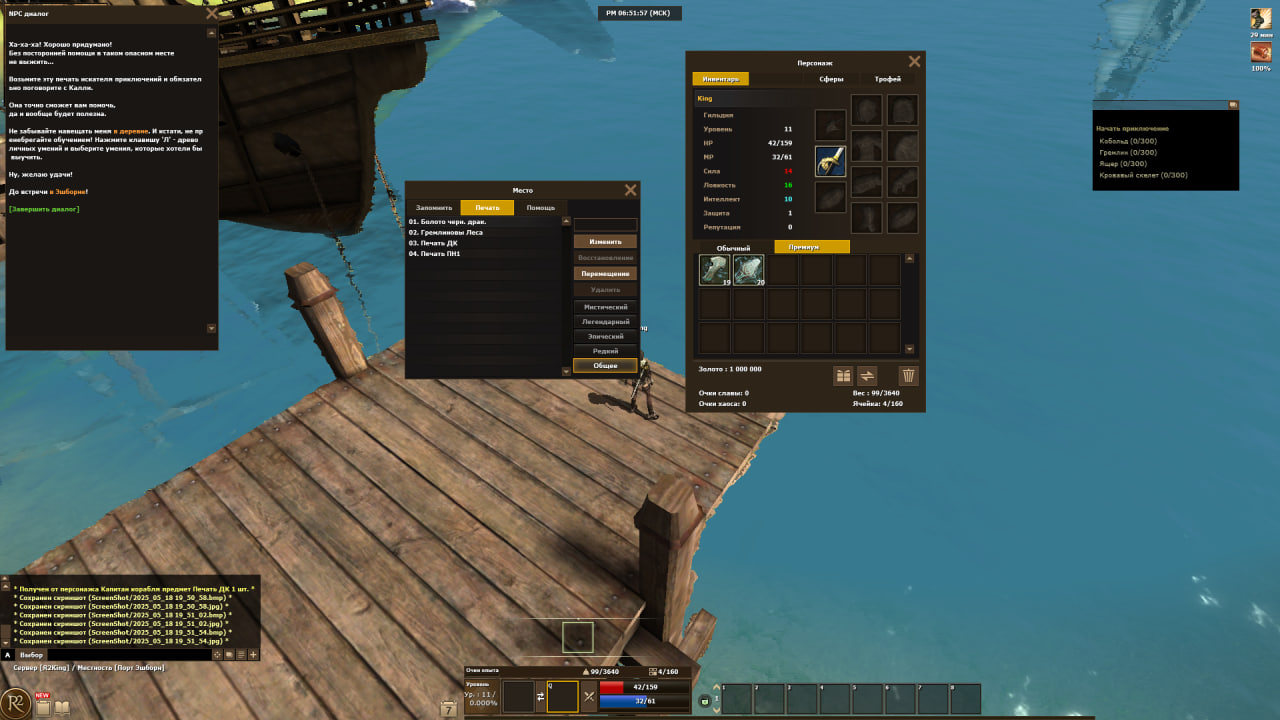Show the Обычный inventory tab

(733, 247)
